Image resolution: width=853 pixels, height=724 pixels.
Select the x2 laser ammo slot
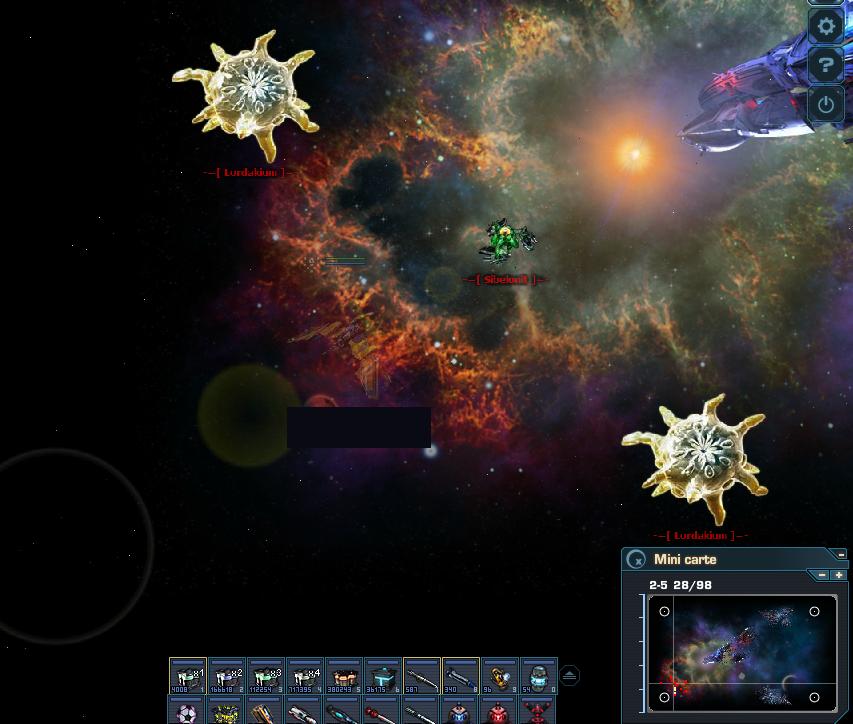(x=227, y=676)
